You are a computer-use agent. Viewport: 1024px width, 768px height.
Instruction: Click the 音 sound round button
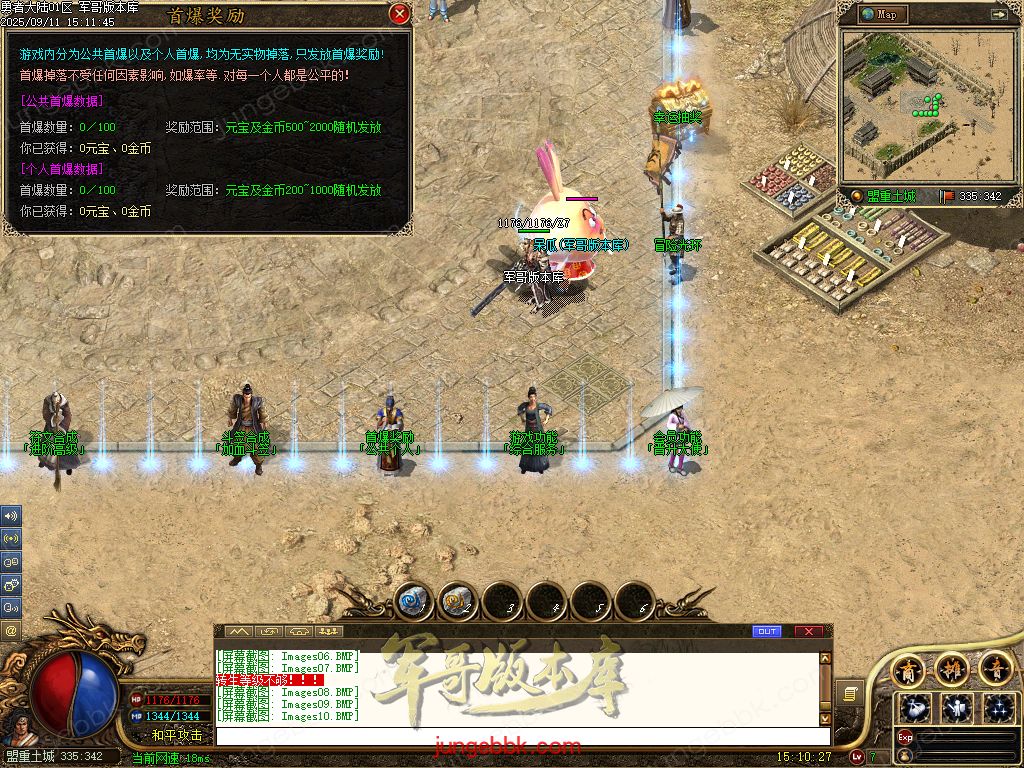click(x=996, y=668)
